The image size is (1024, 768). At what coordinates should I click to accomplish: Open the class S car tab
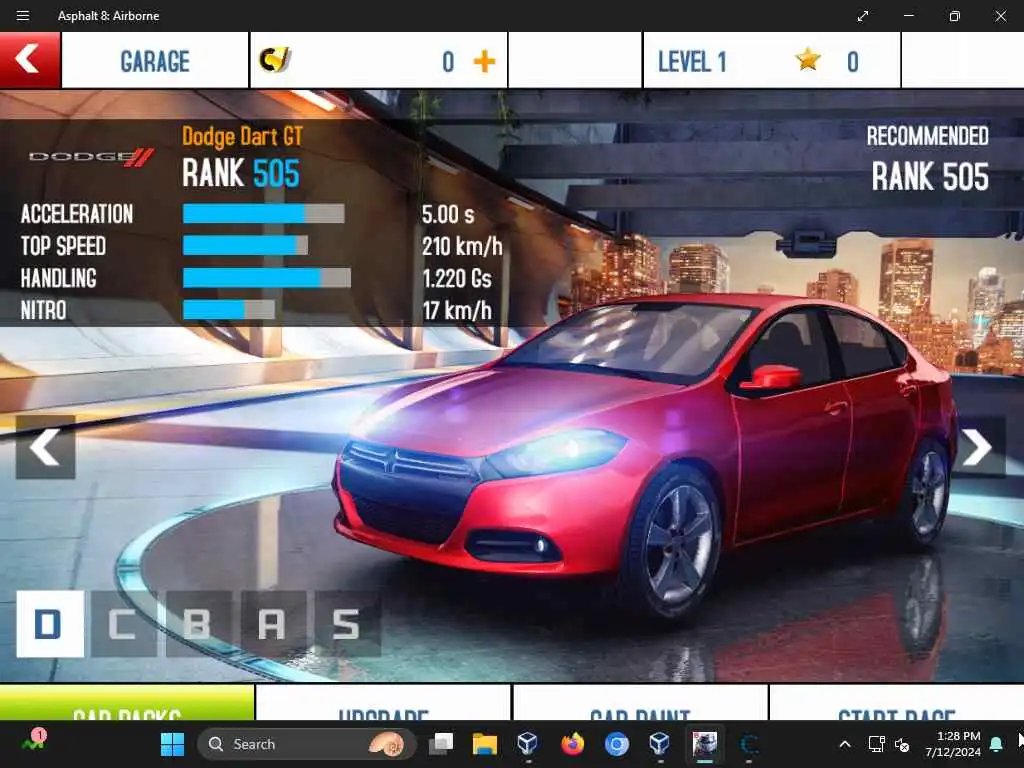(x=346, y=624)
